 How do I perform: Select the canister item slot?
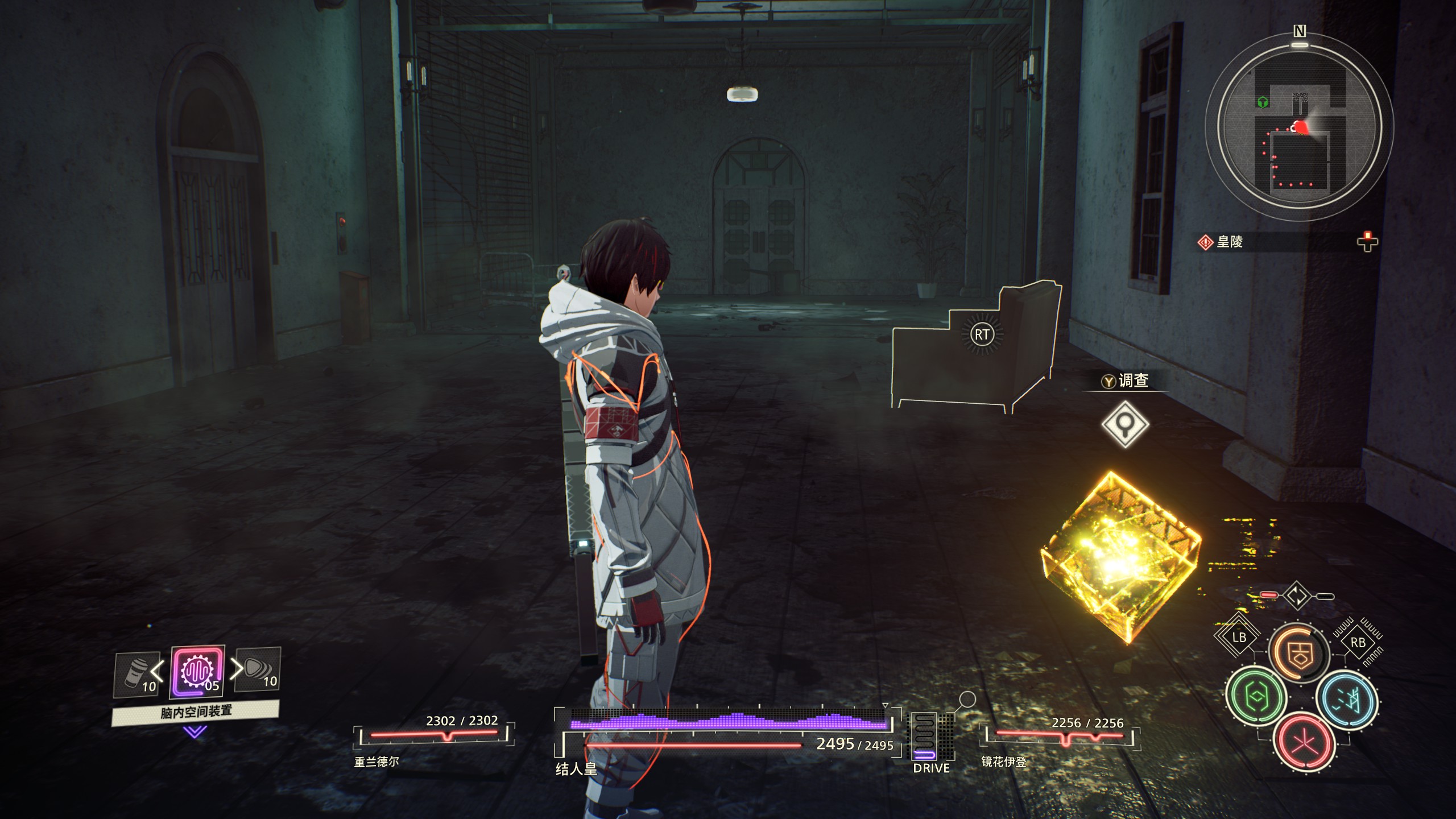click(136, 675)
